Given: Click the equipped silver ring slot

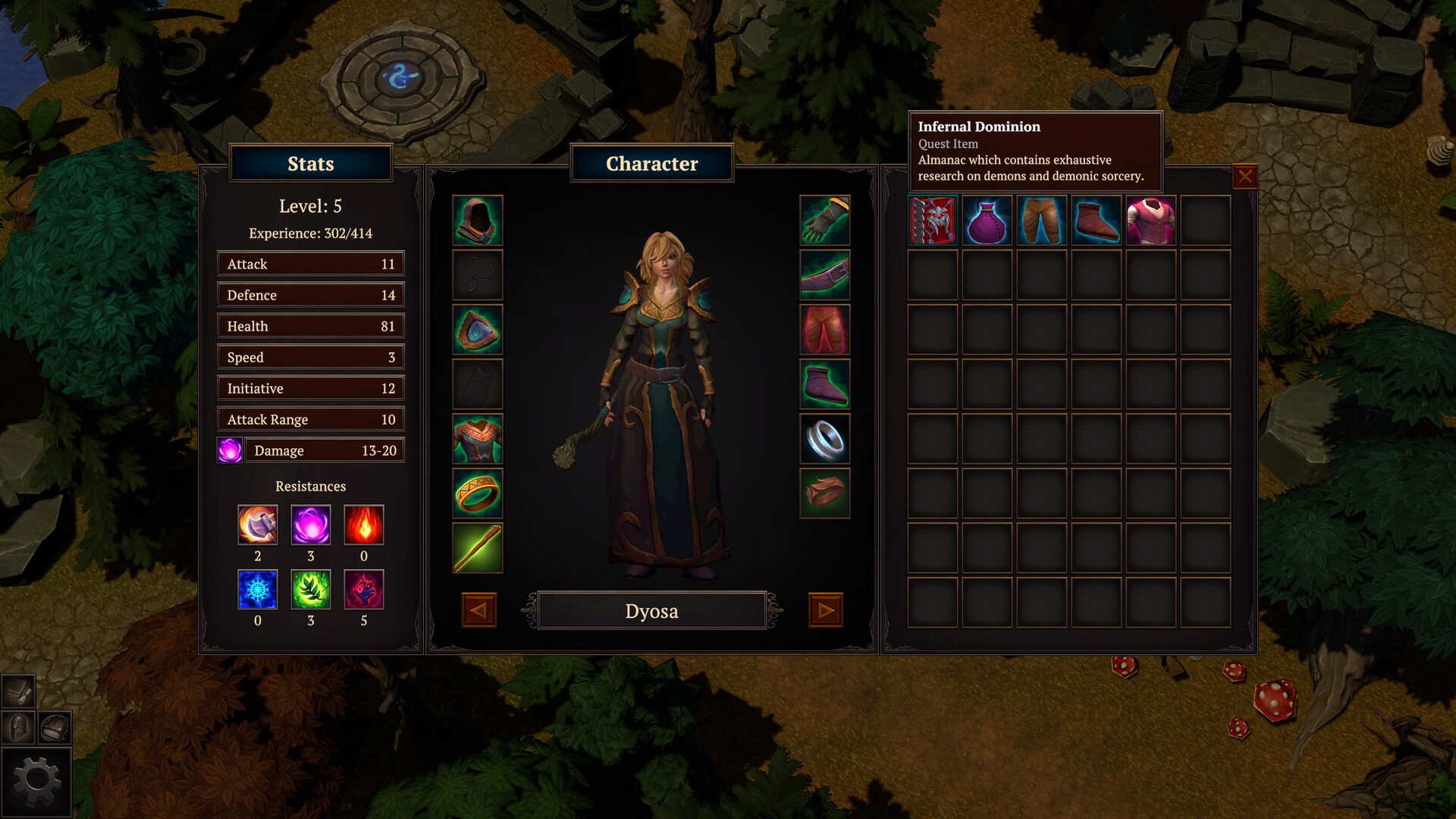Looking at the screenshot, I should [x=824, y=439].
